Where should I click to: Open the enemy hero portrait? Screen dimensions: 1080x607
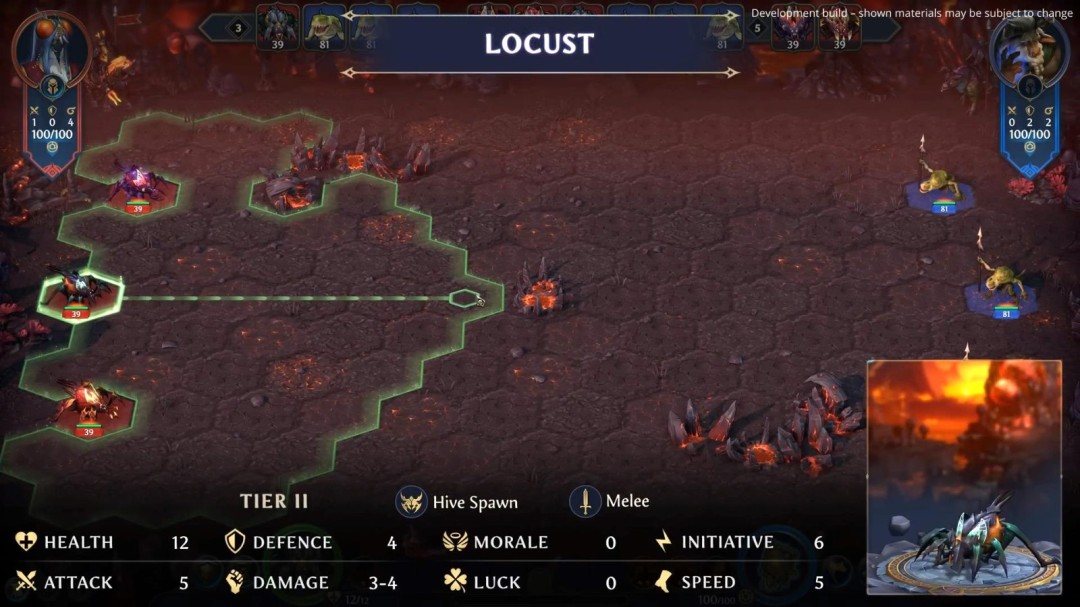pos(1029,48)
